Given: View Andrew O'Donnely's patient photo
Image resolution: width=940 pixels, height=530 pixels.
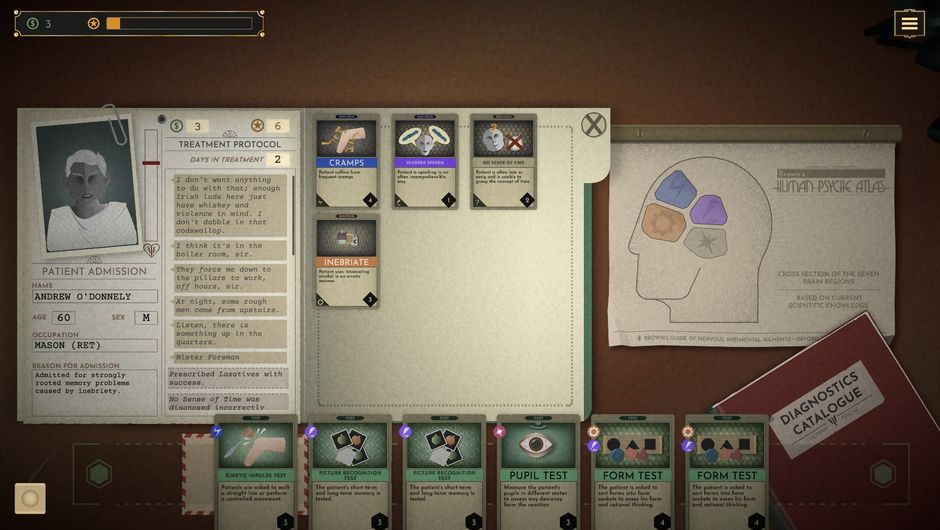Looking at the screenshot, I should 87,190.
